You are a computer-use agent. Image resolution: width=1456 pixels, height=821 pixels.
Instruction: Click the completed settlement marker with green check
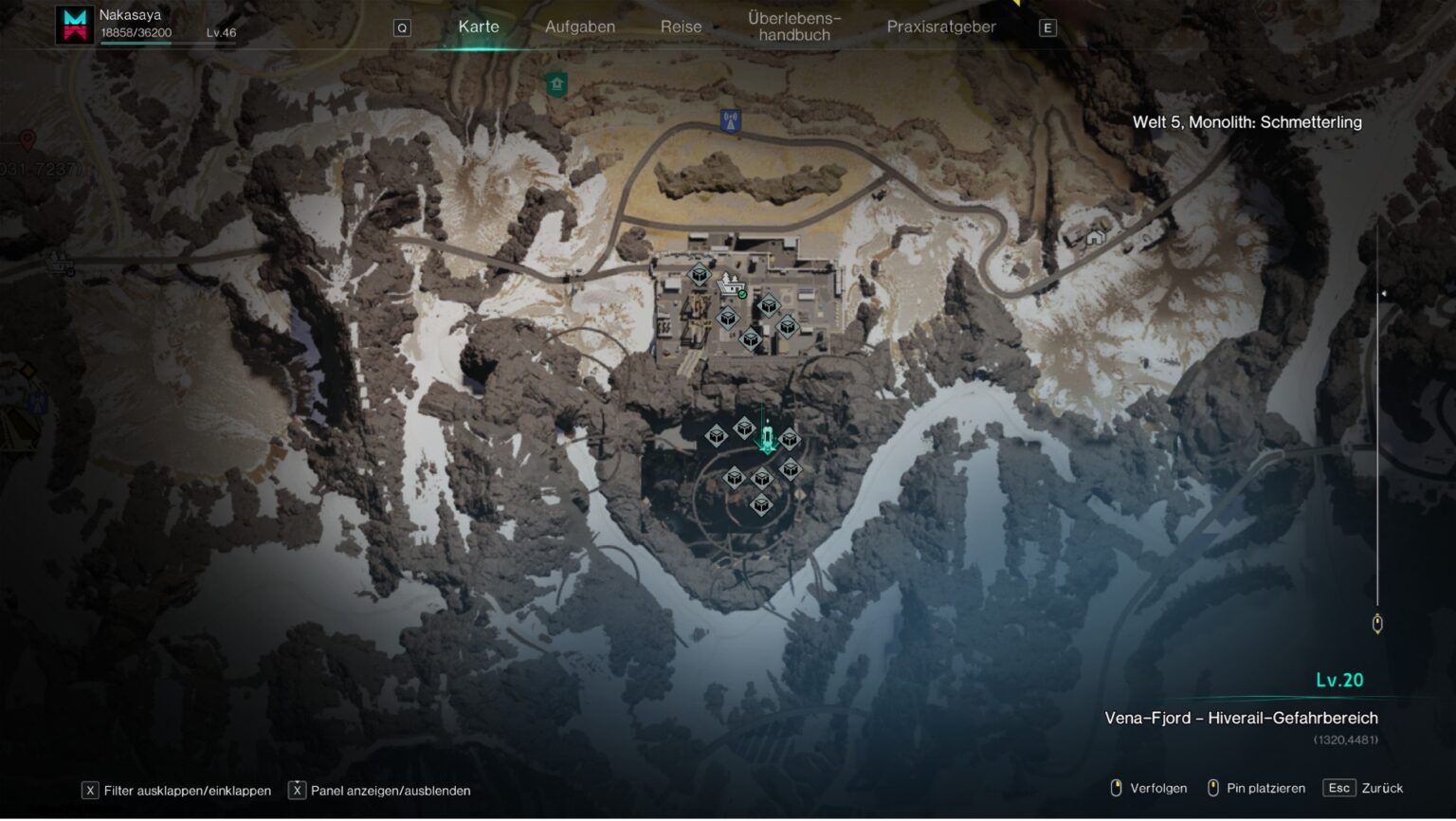coord(731,284)
